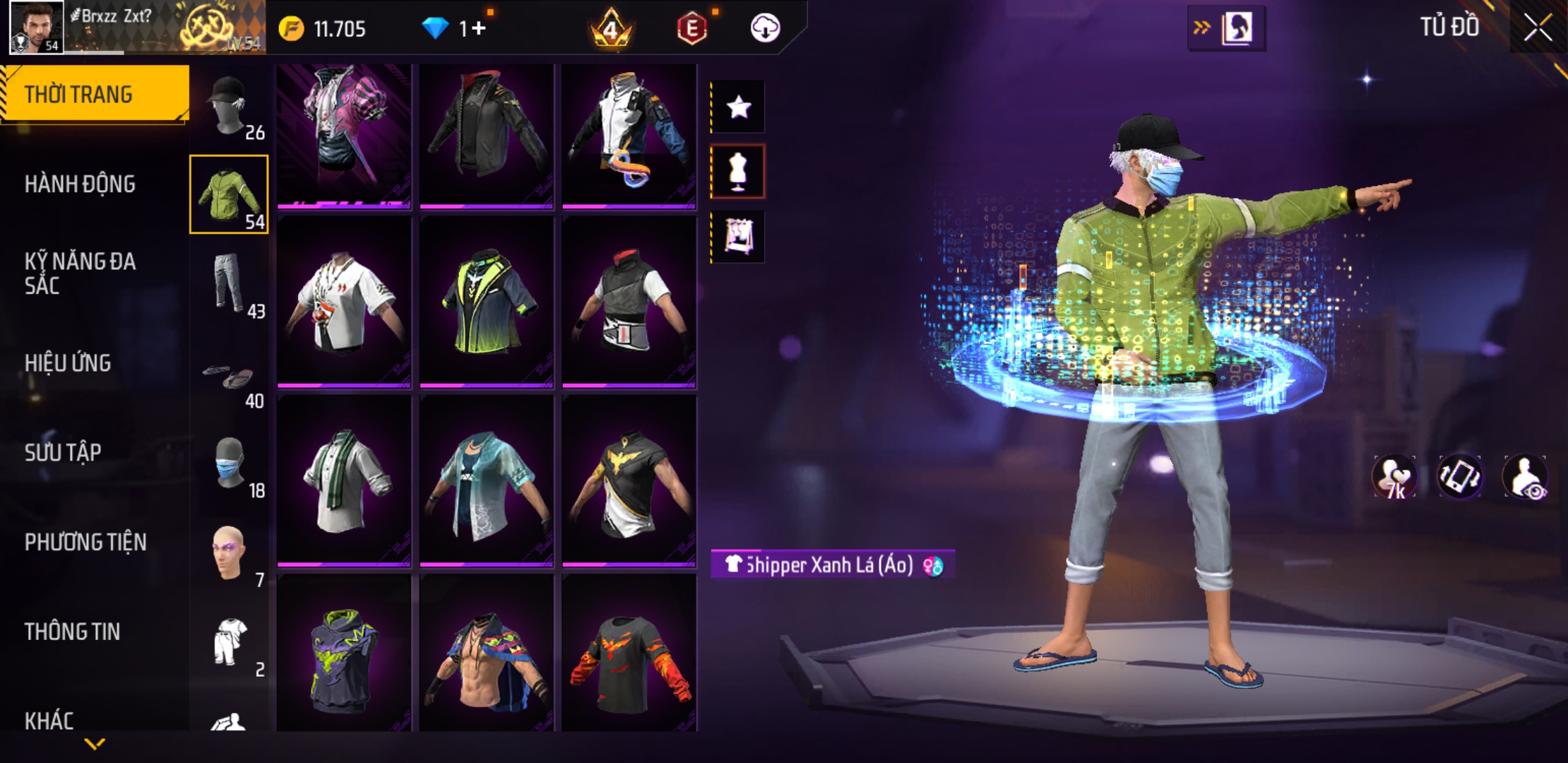Pick the blue face mask subcategory
1568x763 pixels.
click(x=230, y=464)
